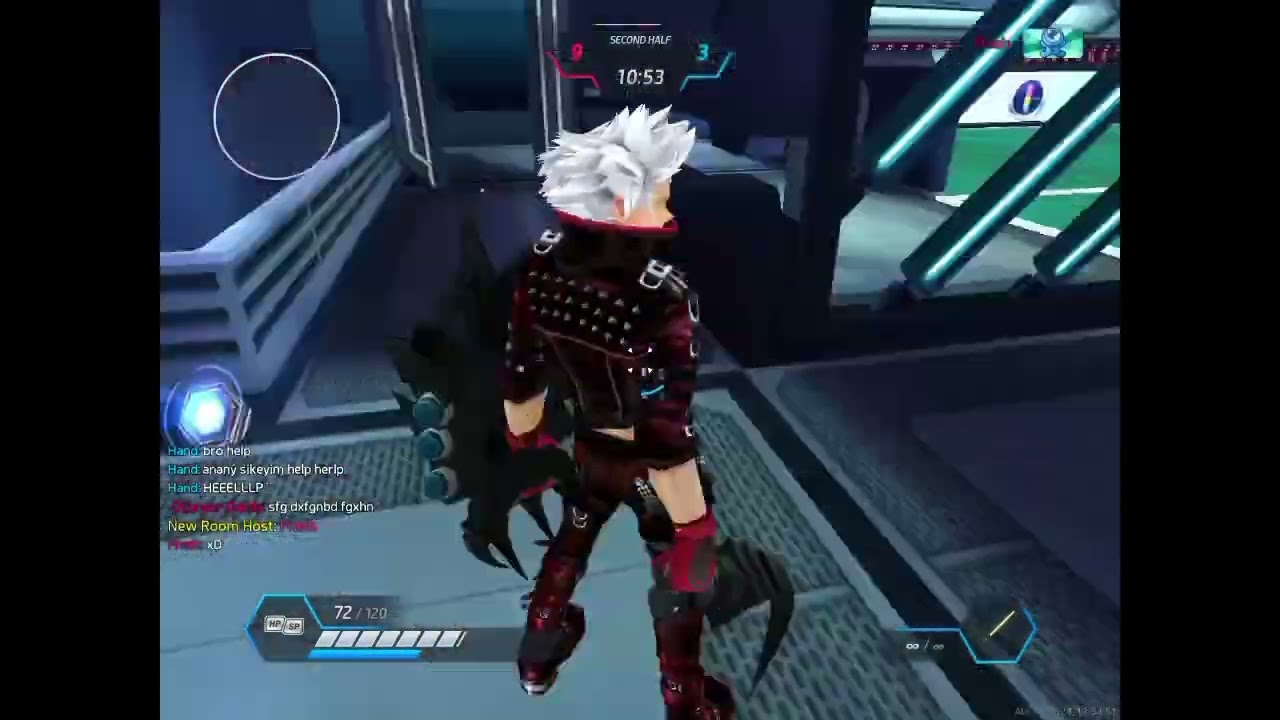Image resolution: width=1280 pixels, height=720 pixels.
Task: Select the yellow melee weapon slot
Action: tap(1001, 627)
